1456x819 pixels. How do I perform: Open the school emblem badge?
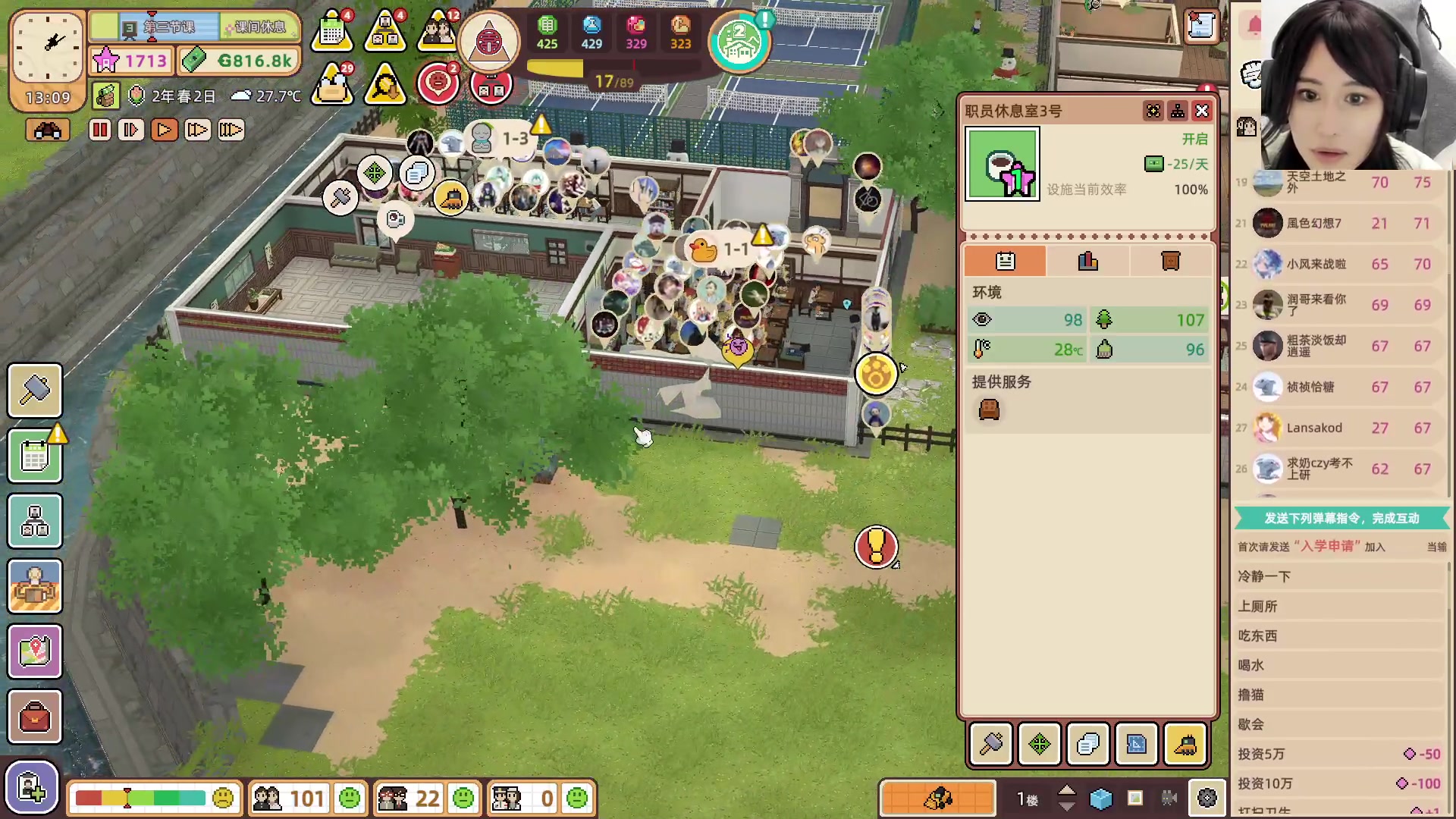[x=489, y=42]
